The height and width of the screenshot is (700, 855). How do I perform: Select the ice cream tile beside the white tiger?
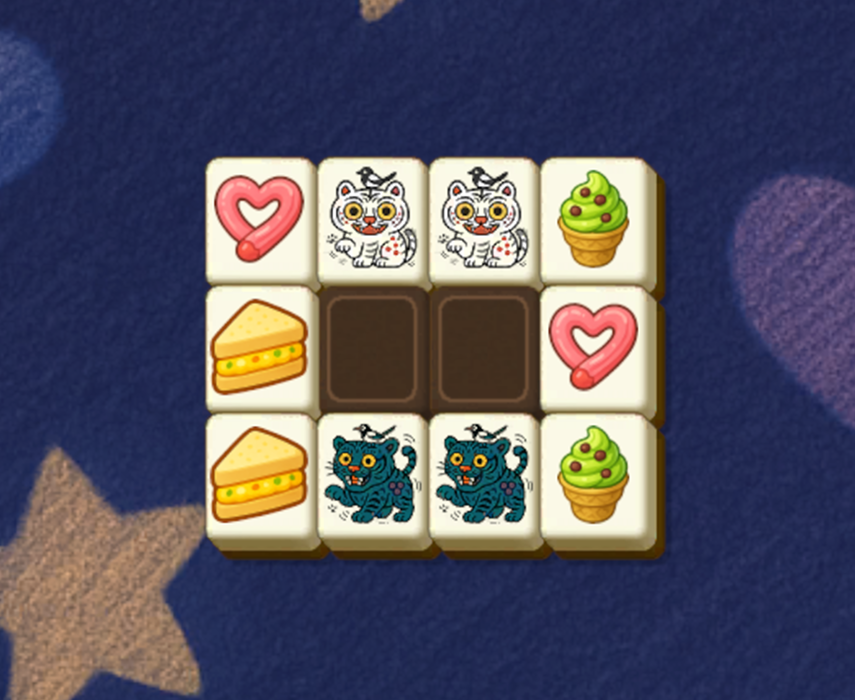coord(596,219)
